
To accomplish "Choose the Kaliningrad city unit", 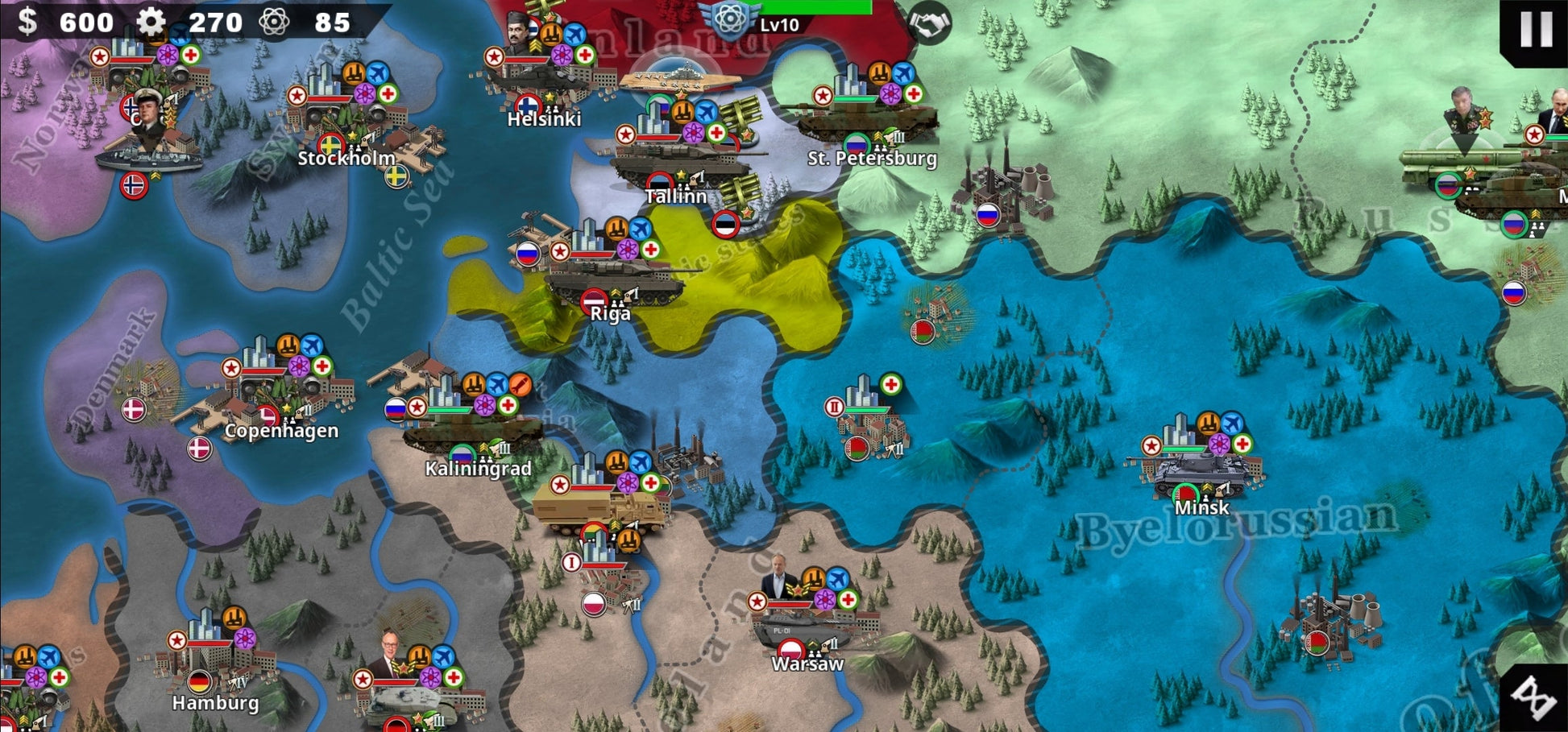I will (x=471, y=432).
